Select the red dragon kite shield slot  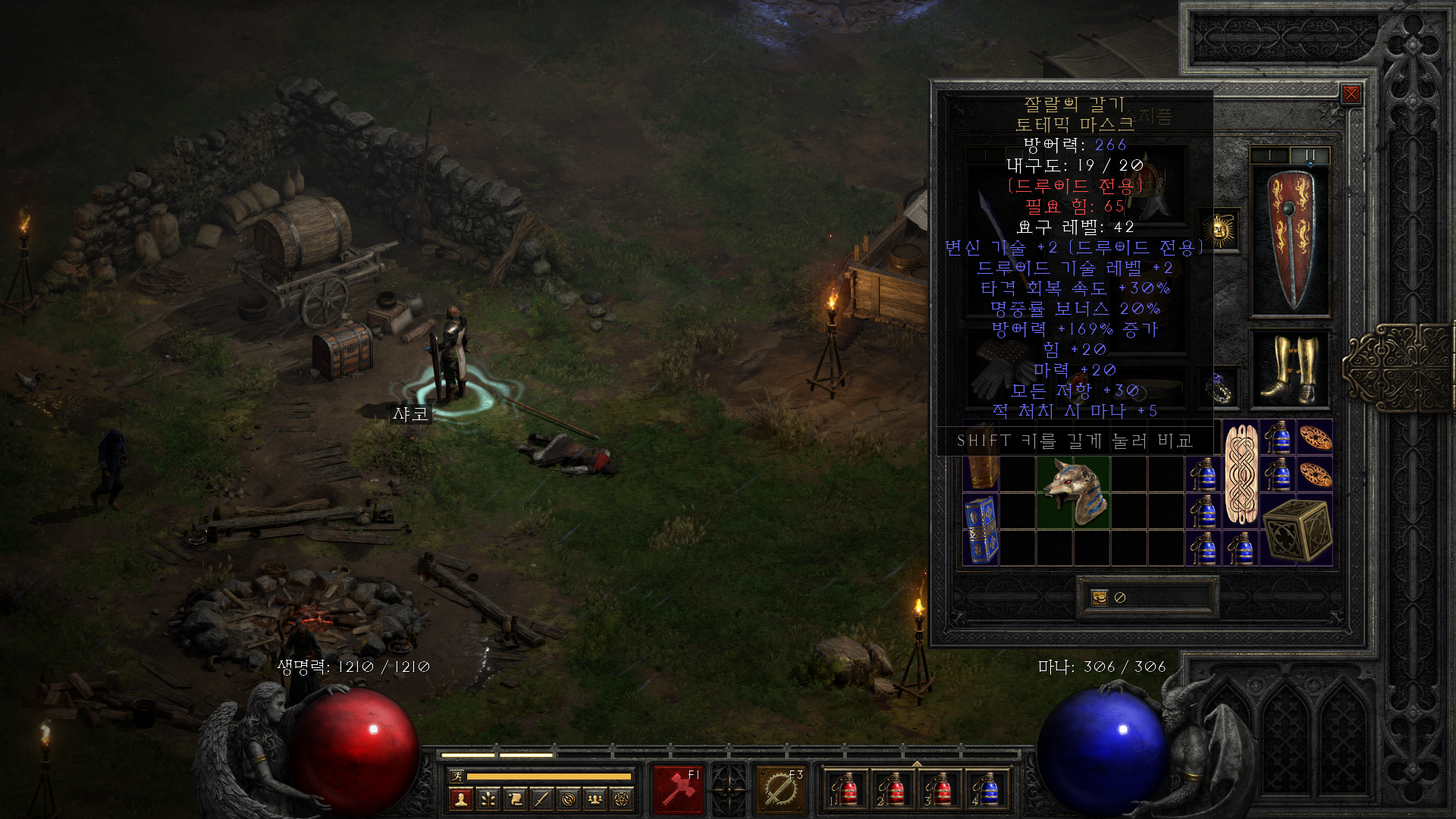(x=1290, y=240)
